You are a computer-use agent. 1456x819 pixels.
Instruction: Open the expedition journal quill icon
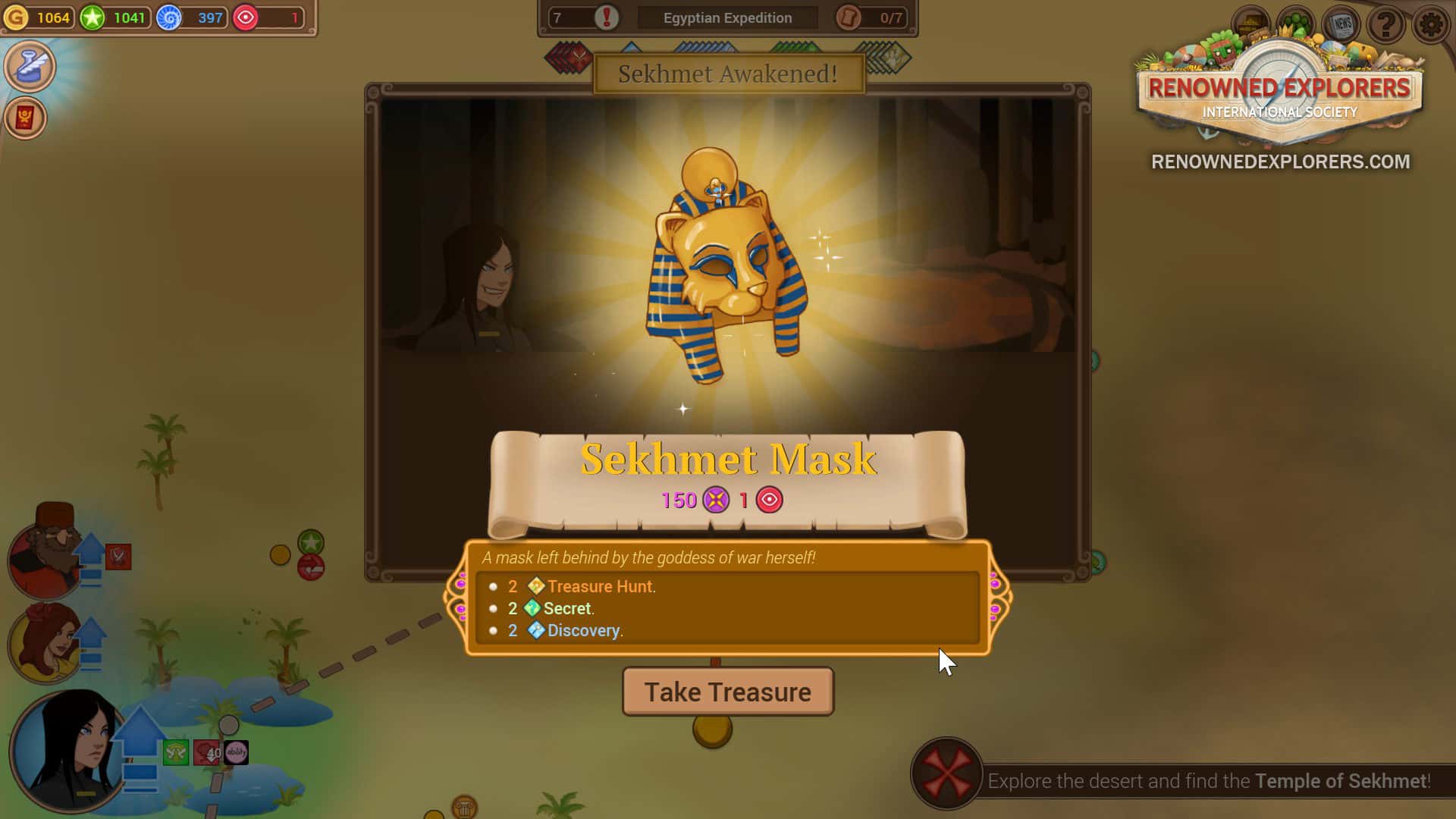tap(30, 66)
